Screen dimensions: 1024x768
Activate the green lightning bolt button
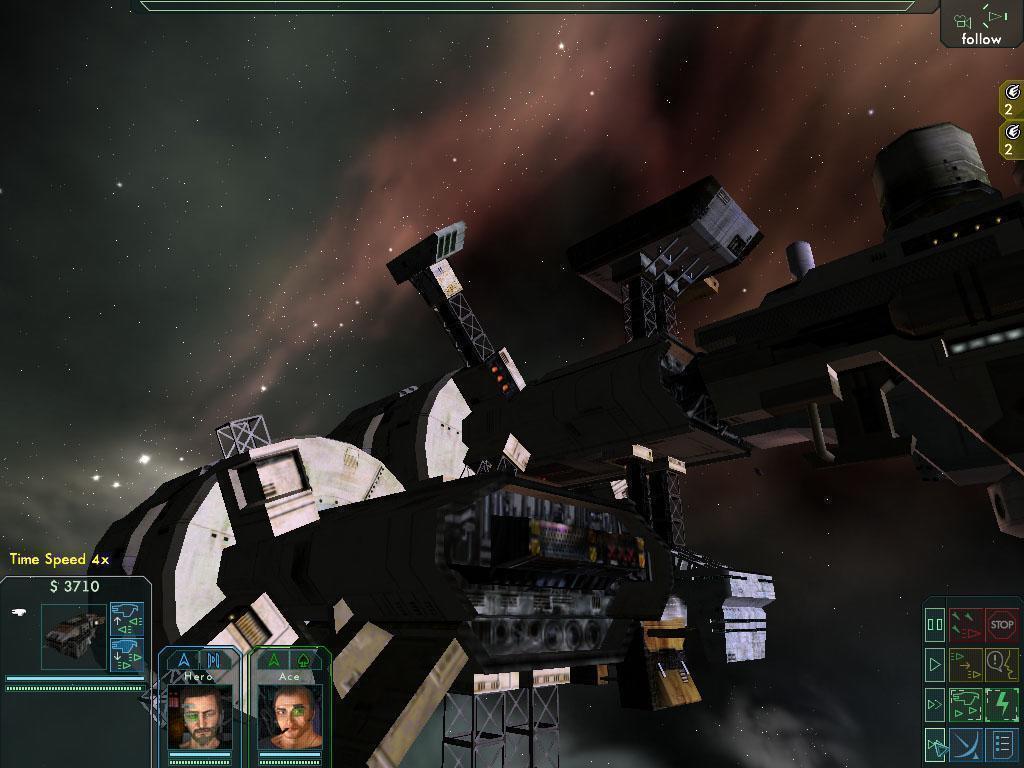[1002, 704]
